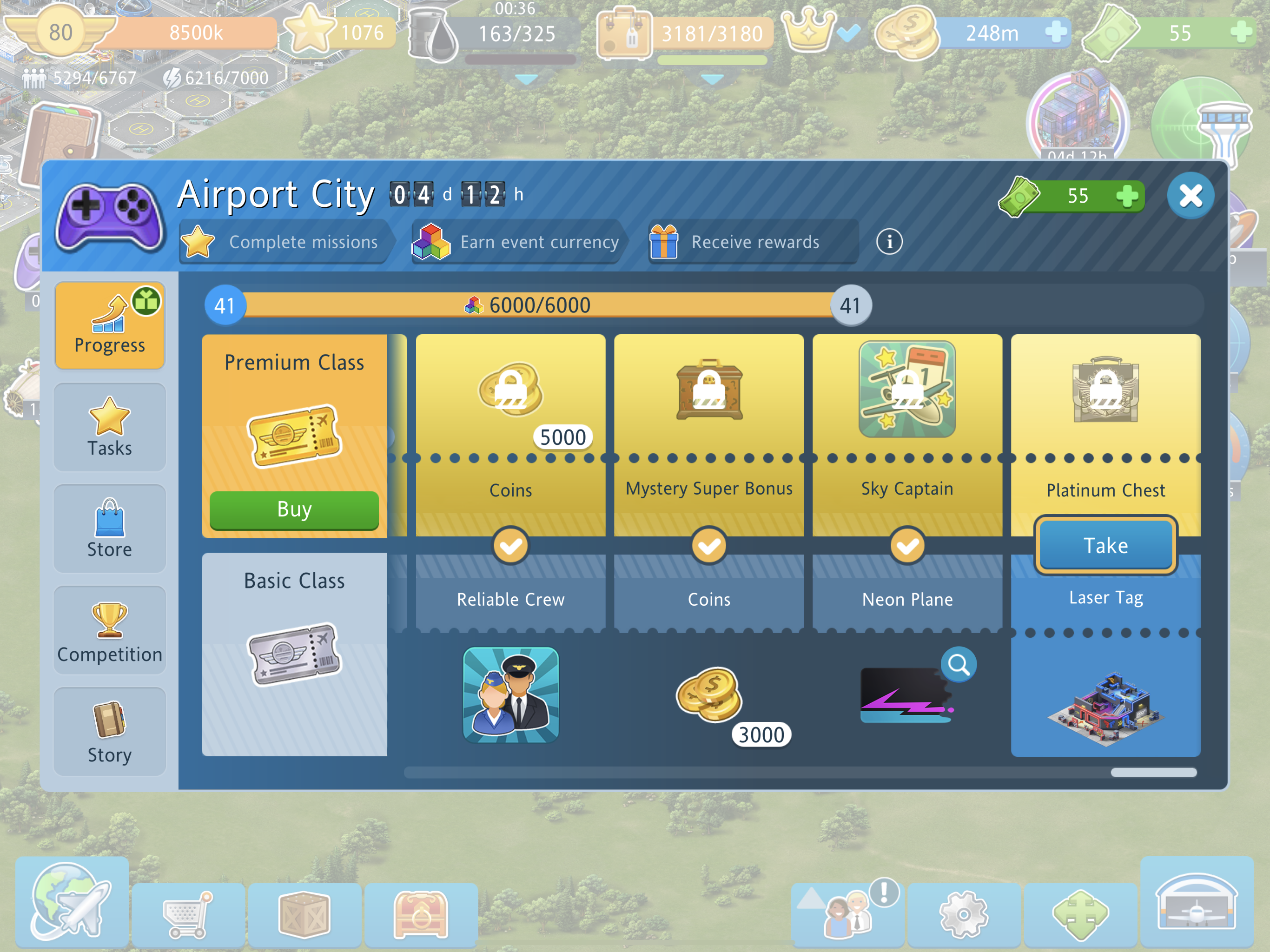Open the gear settings button
The width and height of the screenshot is (1270, 952).
964,914
